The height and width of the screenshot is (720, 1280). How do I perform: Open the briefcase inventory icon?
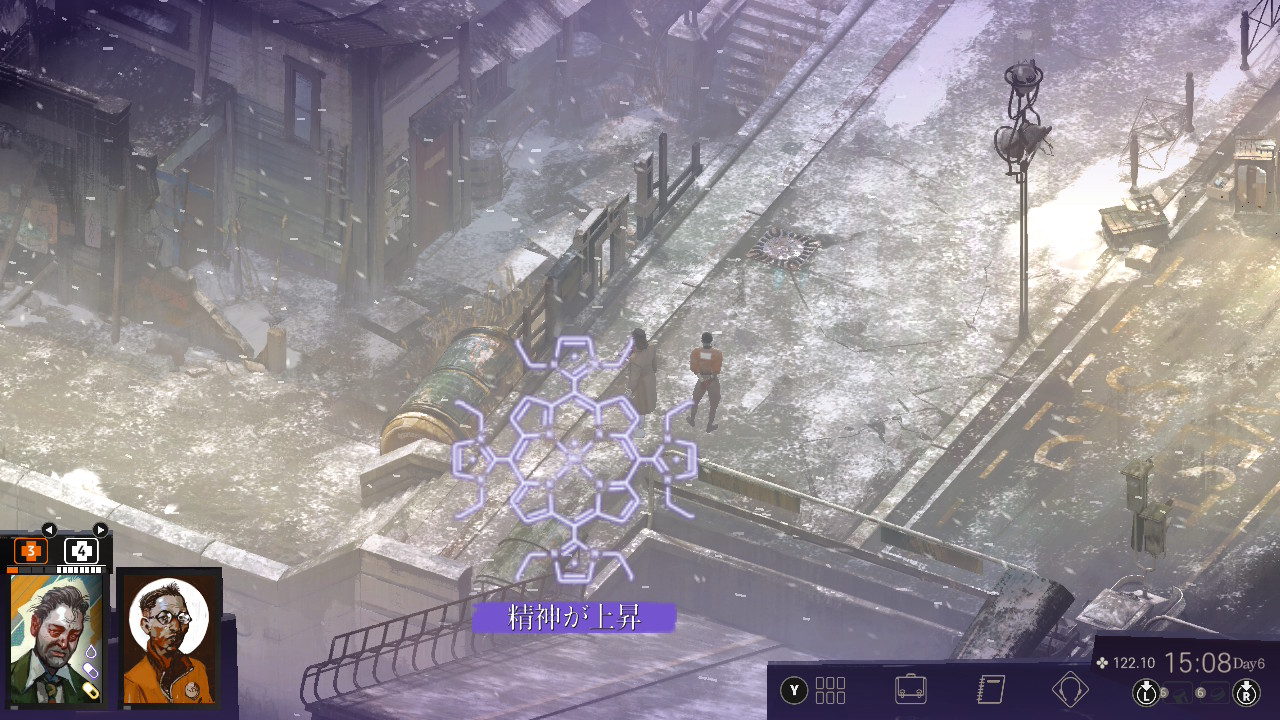click(x=910, y=690)
